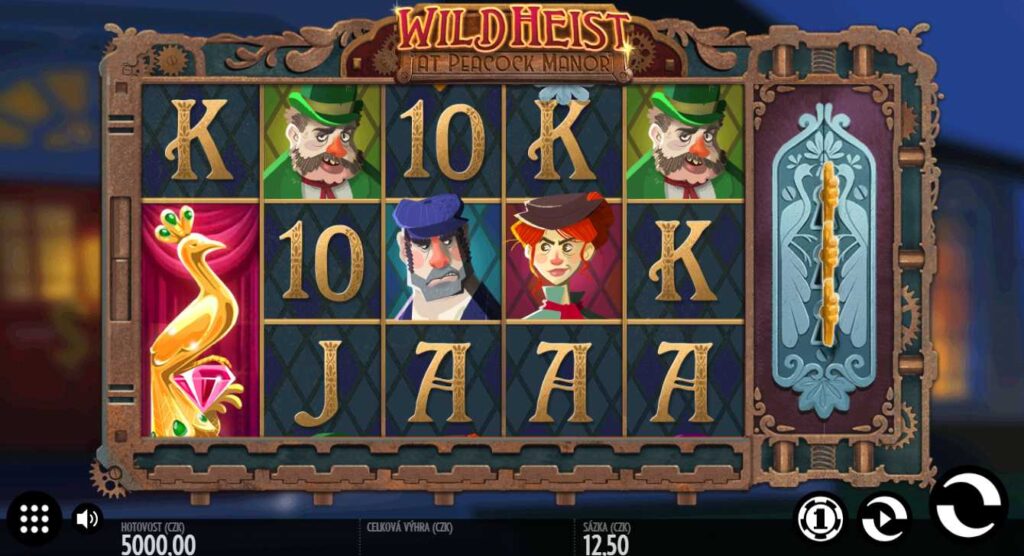Viewport: 1024px width, 556px height.
Task: Spin the reels with the large button
Action: 968,506
